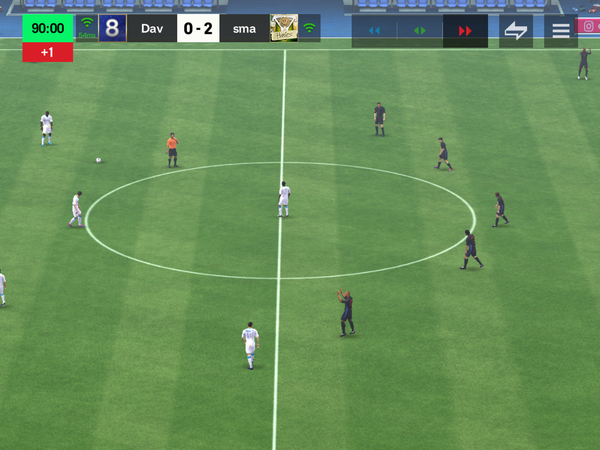600x450 pixels.
Task: Slow down match speed with blue arrows
Action: point(375,31)
